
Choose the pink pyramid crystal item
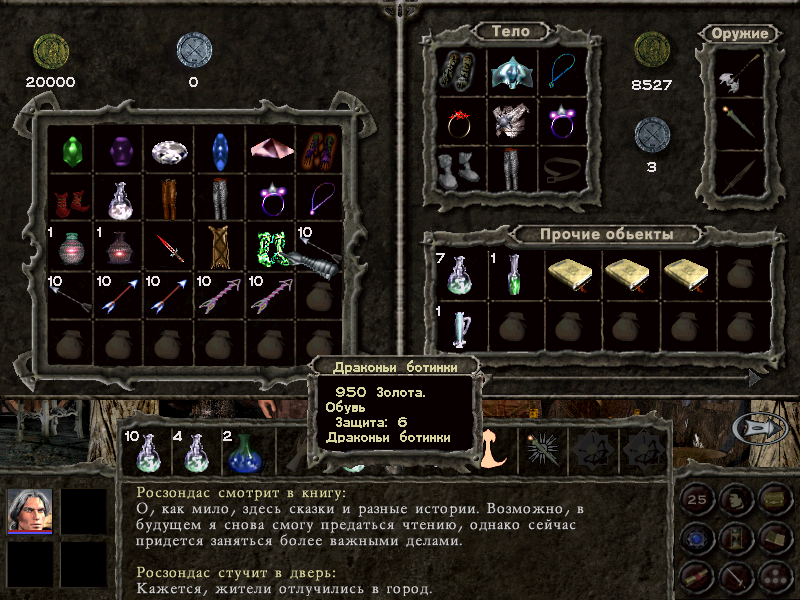point(269,150)
